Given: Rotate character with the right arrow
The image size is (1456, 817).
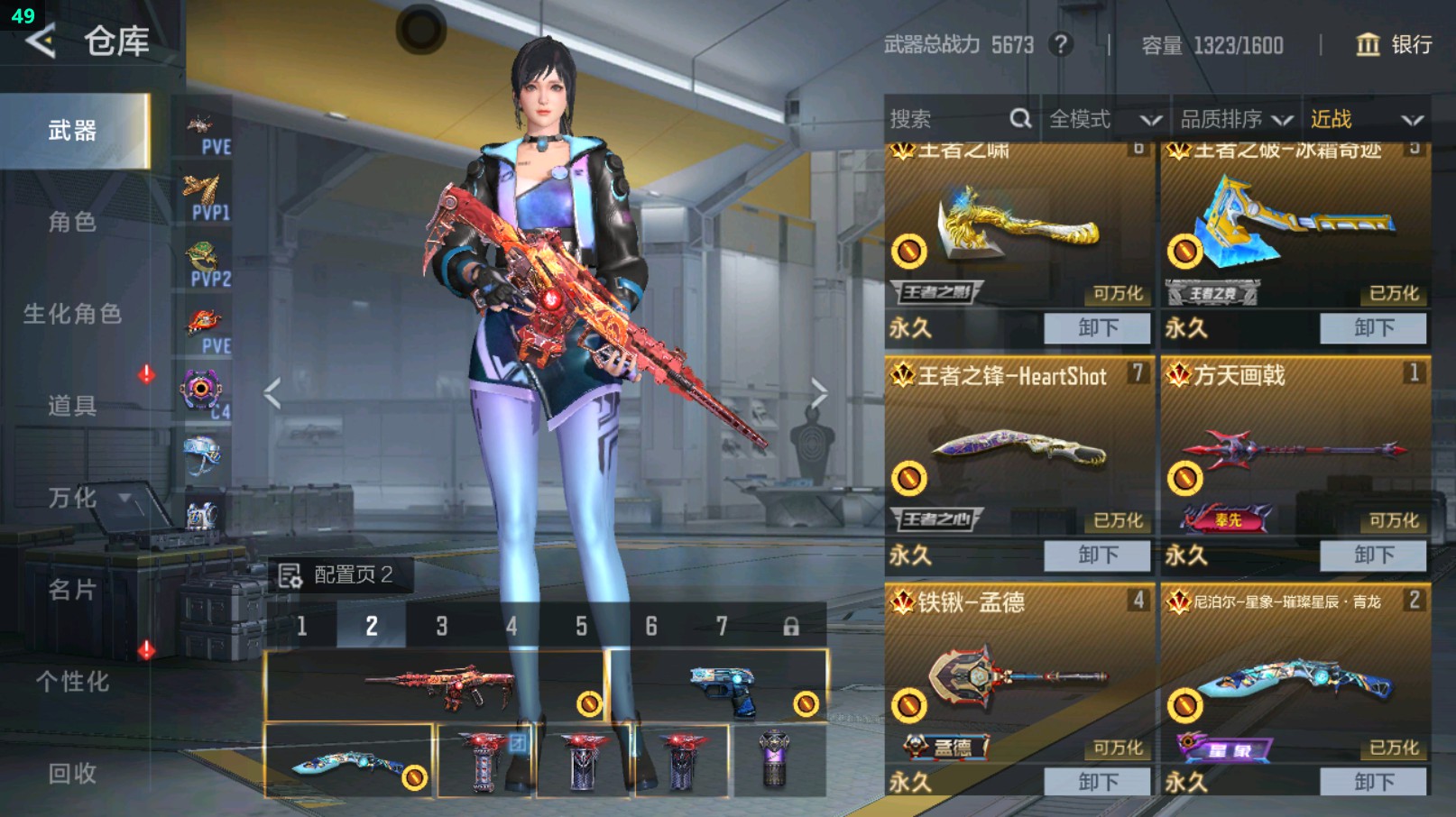Looking at the screenshot, I should [818, 393].
